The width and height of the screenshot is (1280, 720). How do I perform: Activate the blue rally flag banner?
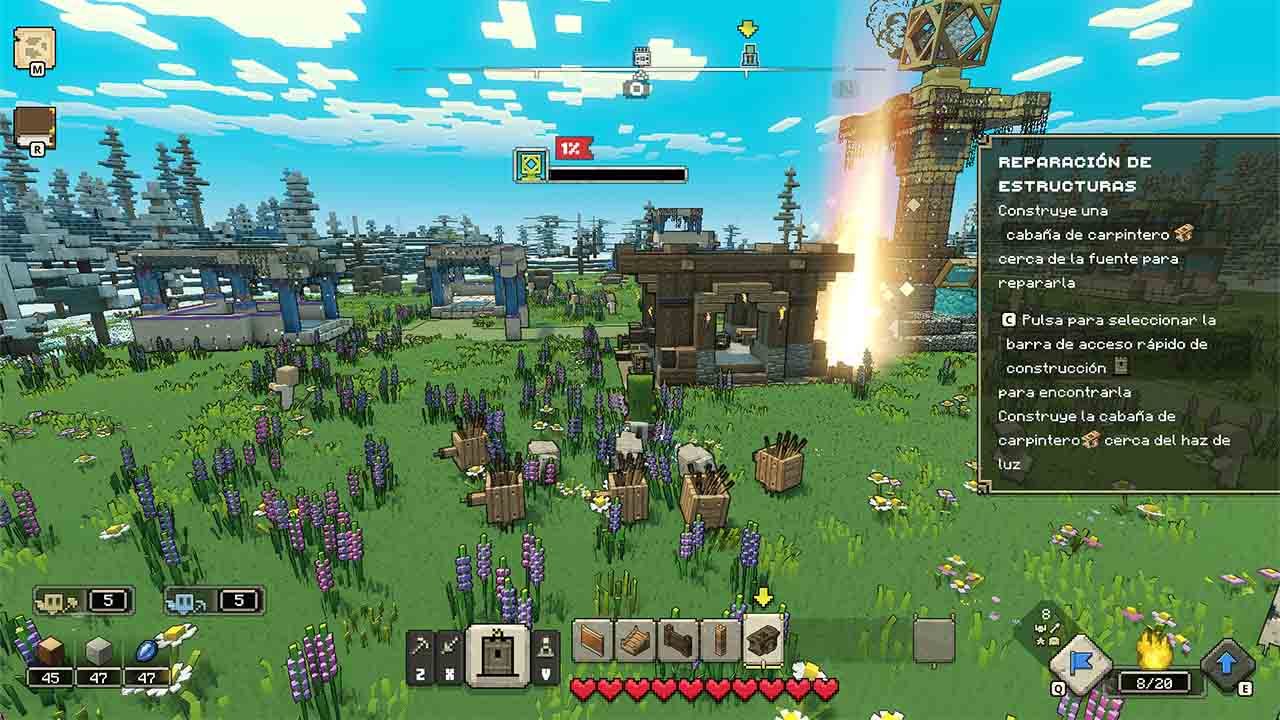pyautogui.click(x=1080, y=664)
